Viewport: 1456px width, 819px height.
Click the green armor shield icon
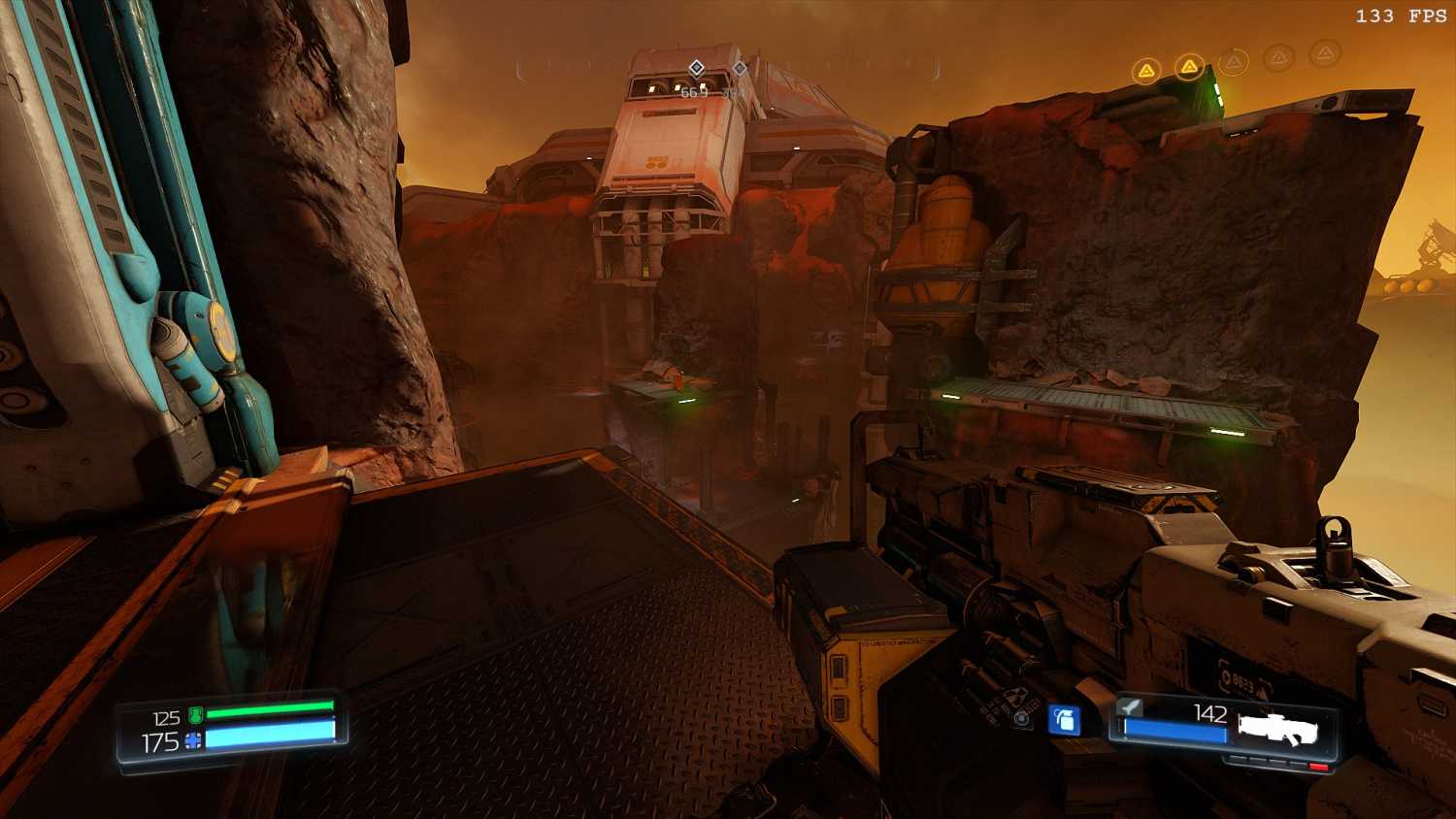pyautogui.click(x=195, y=716)
